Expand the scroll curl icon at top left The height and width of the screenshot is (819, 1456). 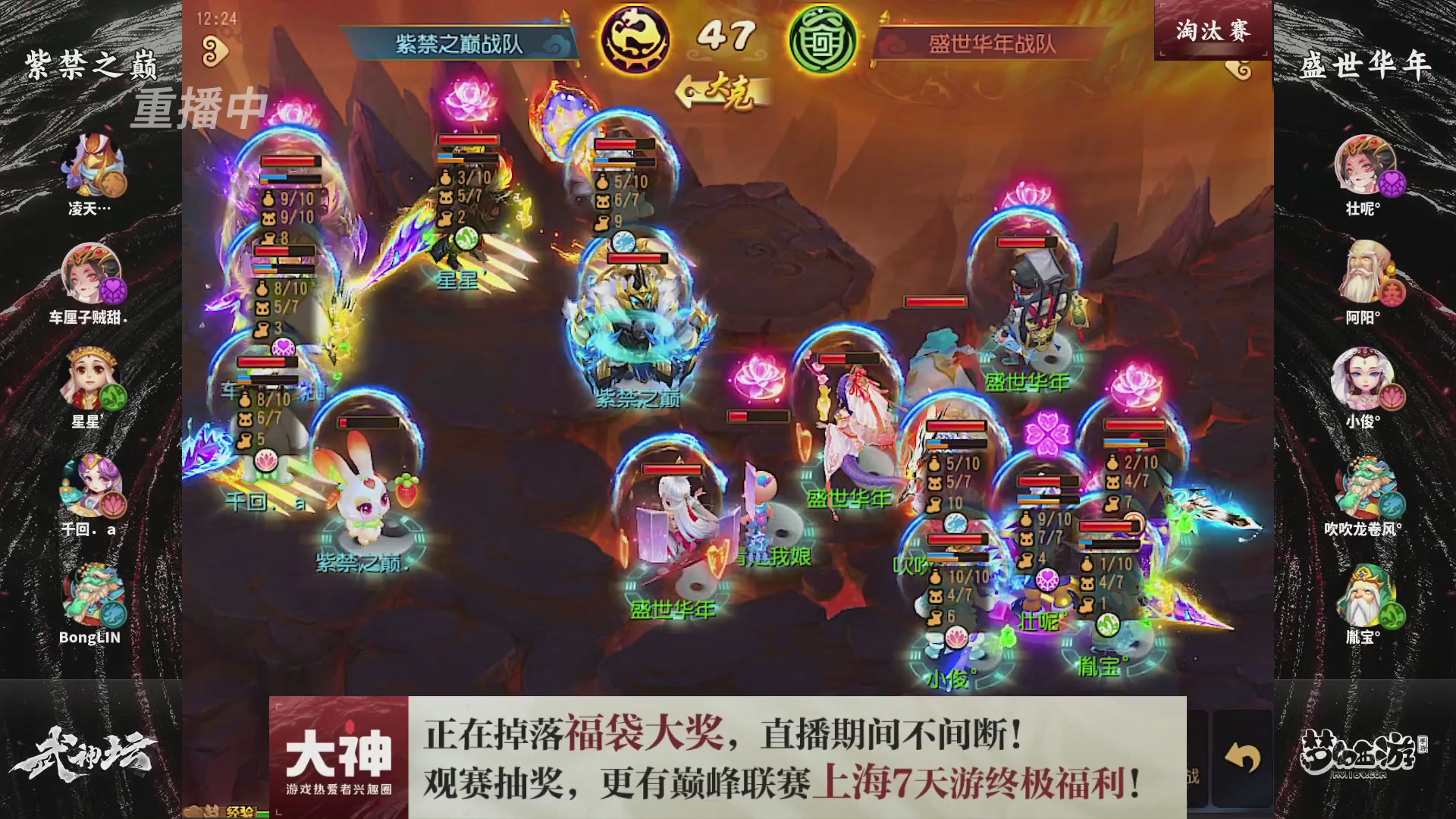215,47
